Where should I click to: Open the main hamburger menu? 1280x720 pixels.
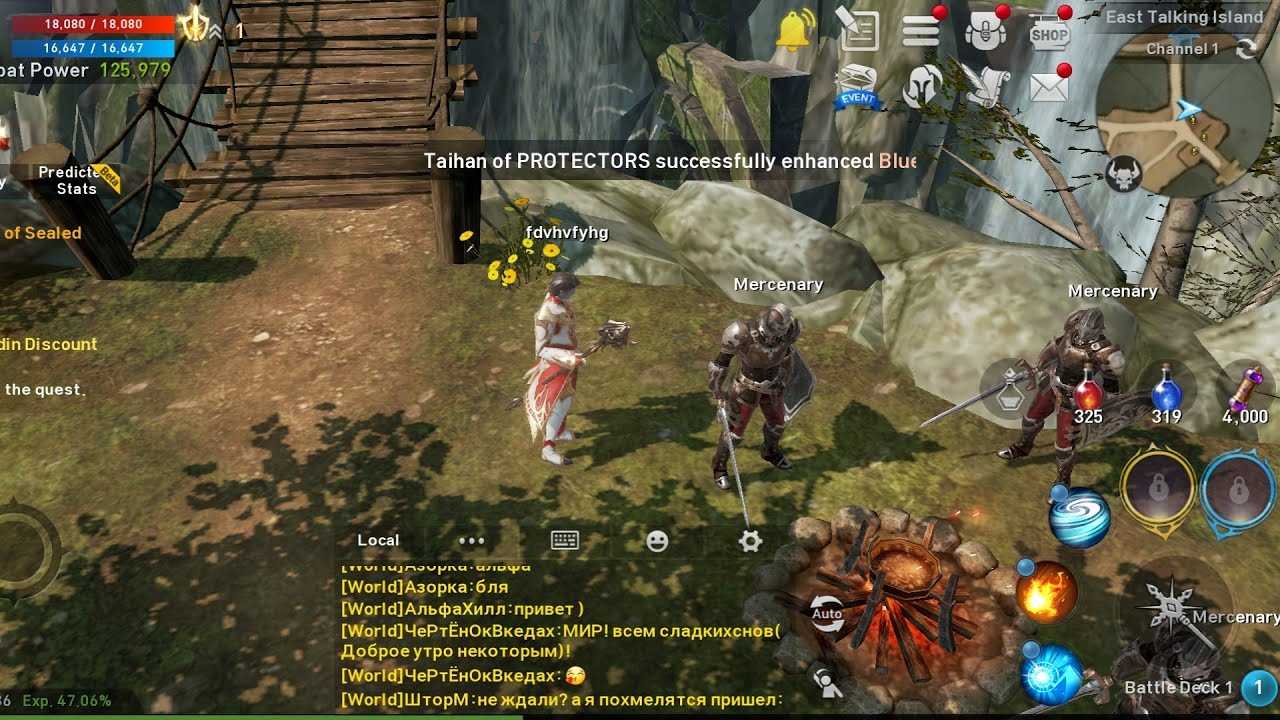(x=920, y=31)
